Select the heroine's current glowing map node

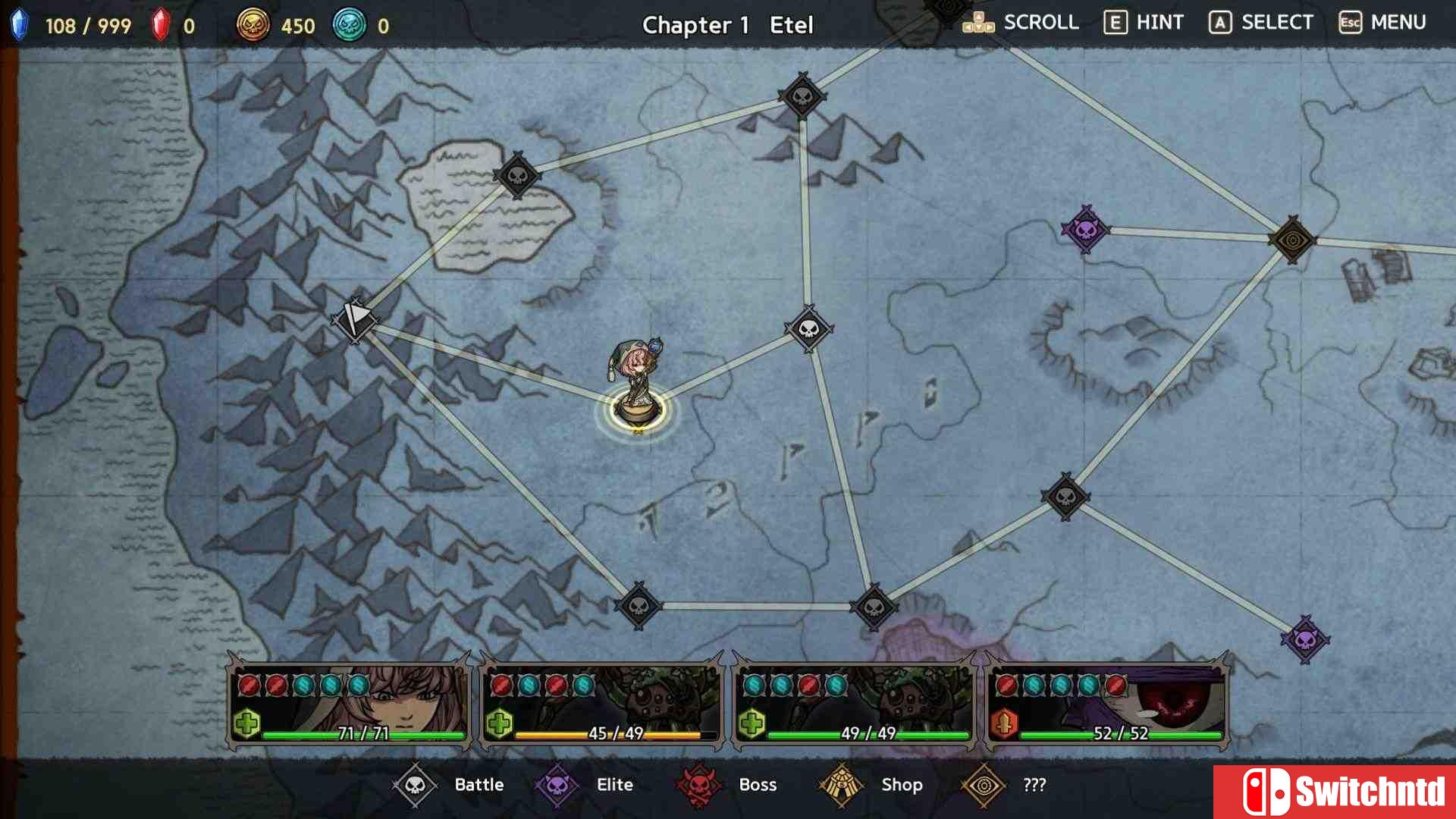coord(638,410)
